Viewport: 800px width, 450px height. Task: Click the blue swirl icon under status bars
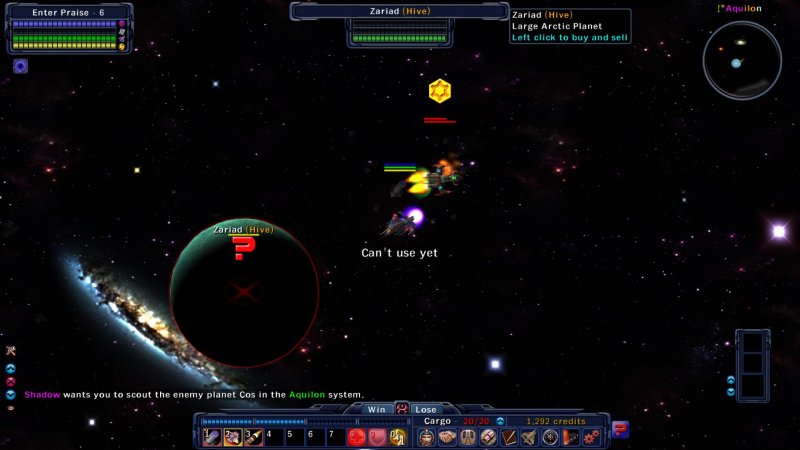(20, 66)
